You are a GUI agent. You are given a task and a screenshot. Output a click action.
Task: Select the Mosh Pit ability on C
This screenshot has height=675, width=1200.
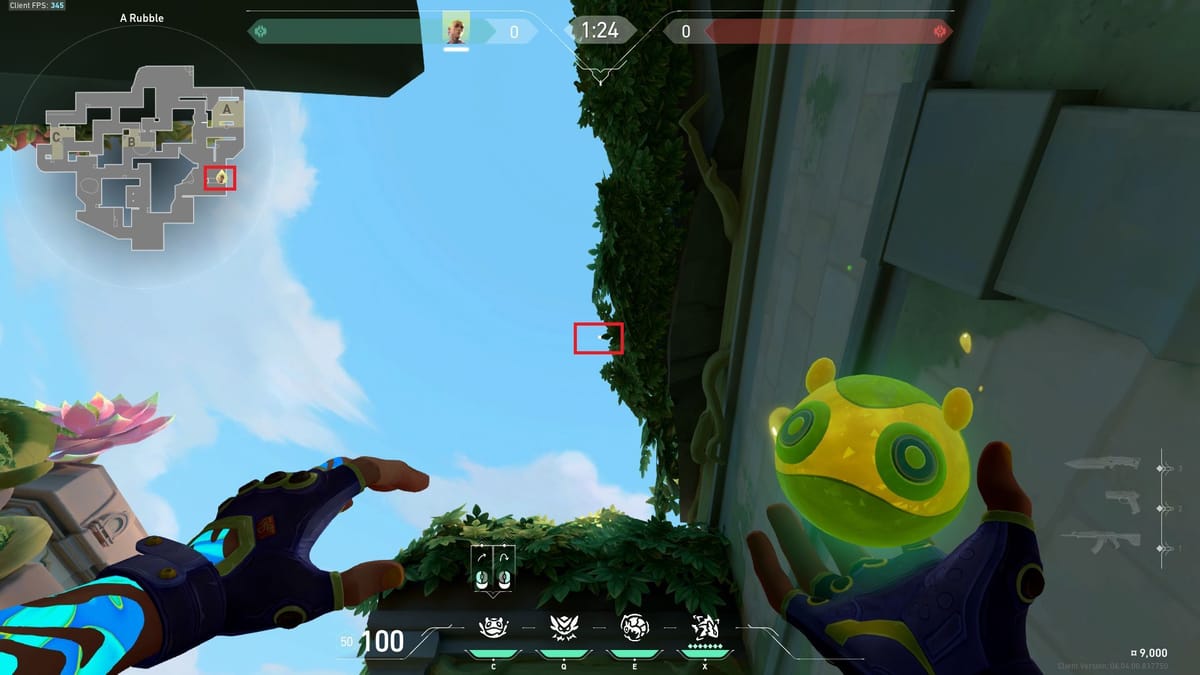click(491, 628)
